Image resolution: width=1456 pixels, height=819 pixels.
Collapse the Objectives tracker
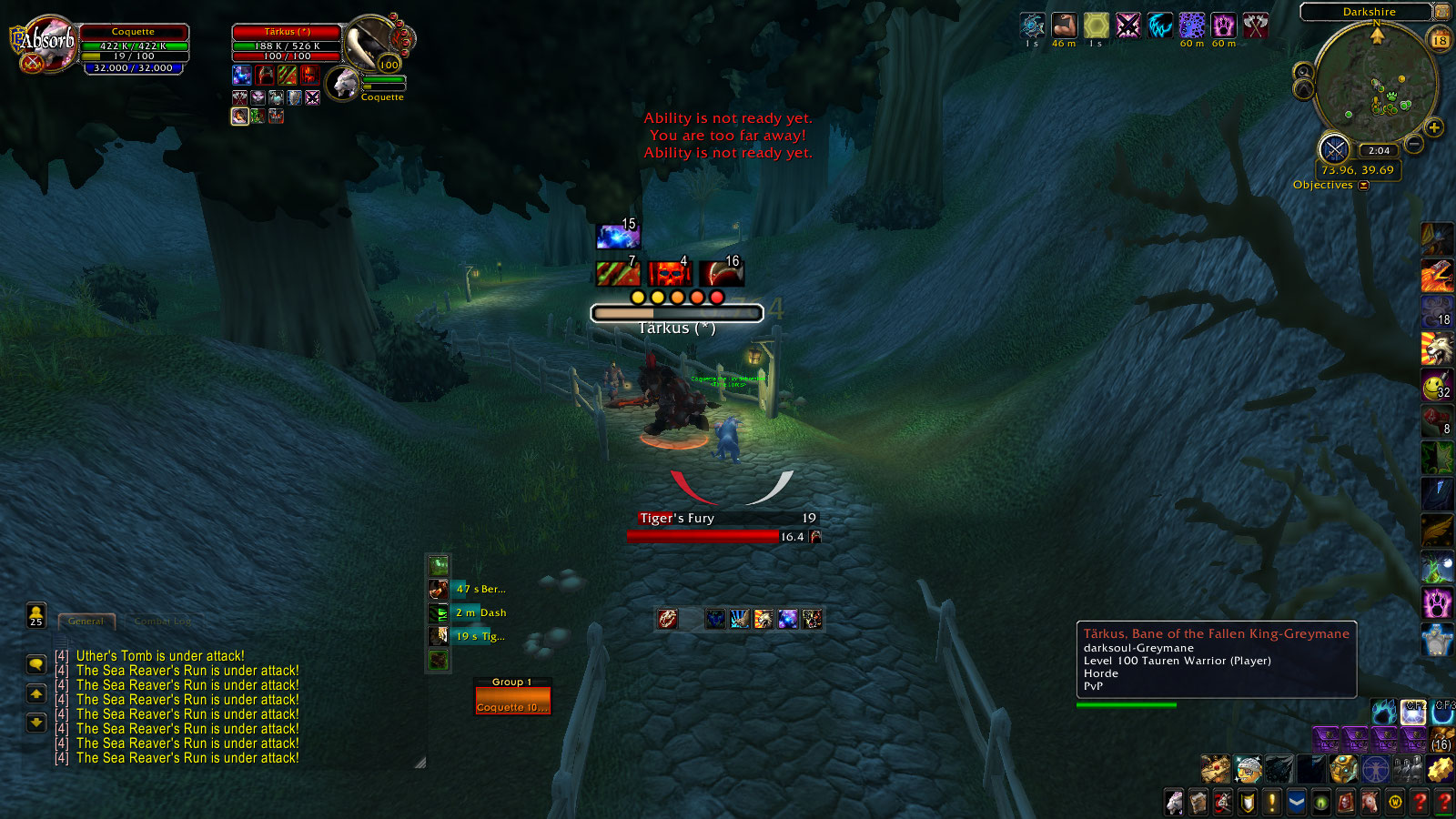(x=1363, y=186)
